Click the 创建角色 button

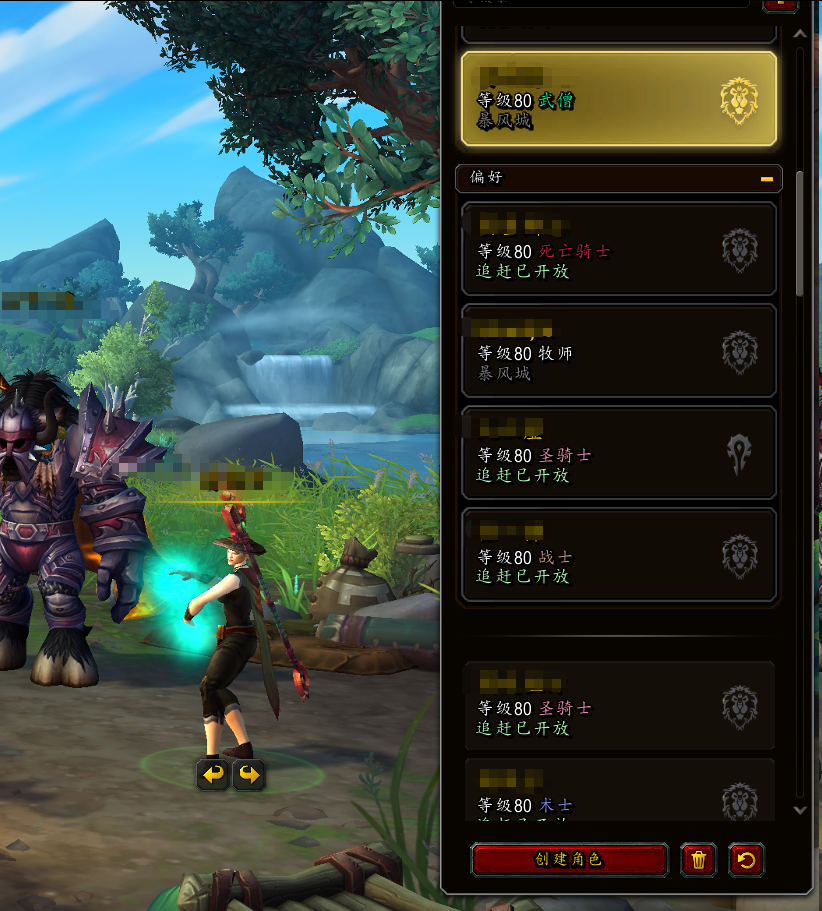[569, 859]
